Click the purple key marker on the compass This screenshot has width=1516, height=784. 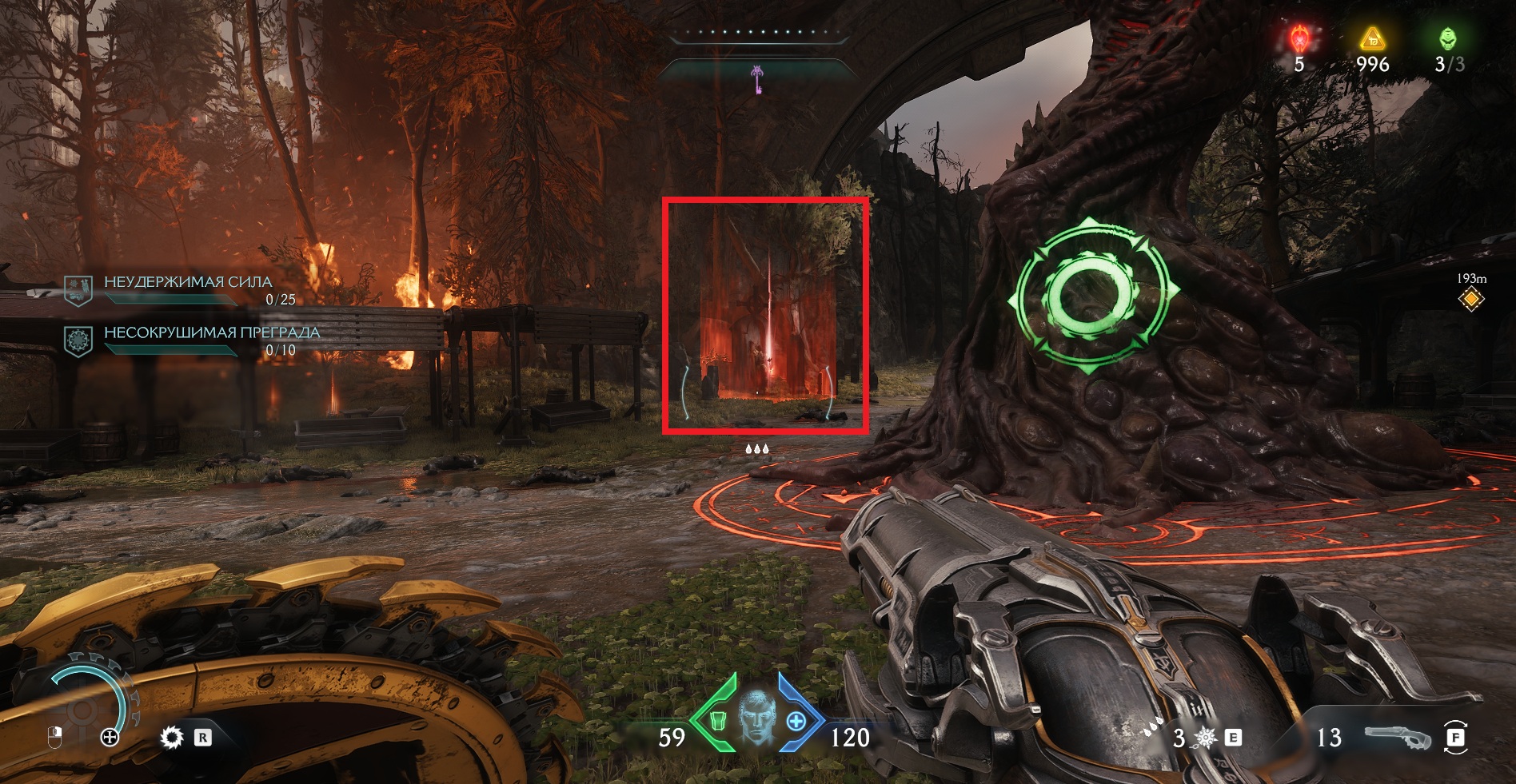tap(757, 80)
